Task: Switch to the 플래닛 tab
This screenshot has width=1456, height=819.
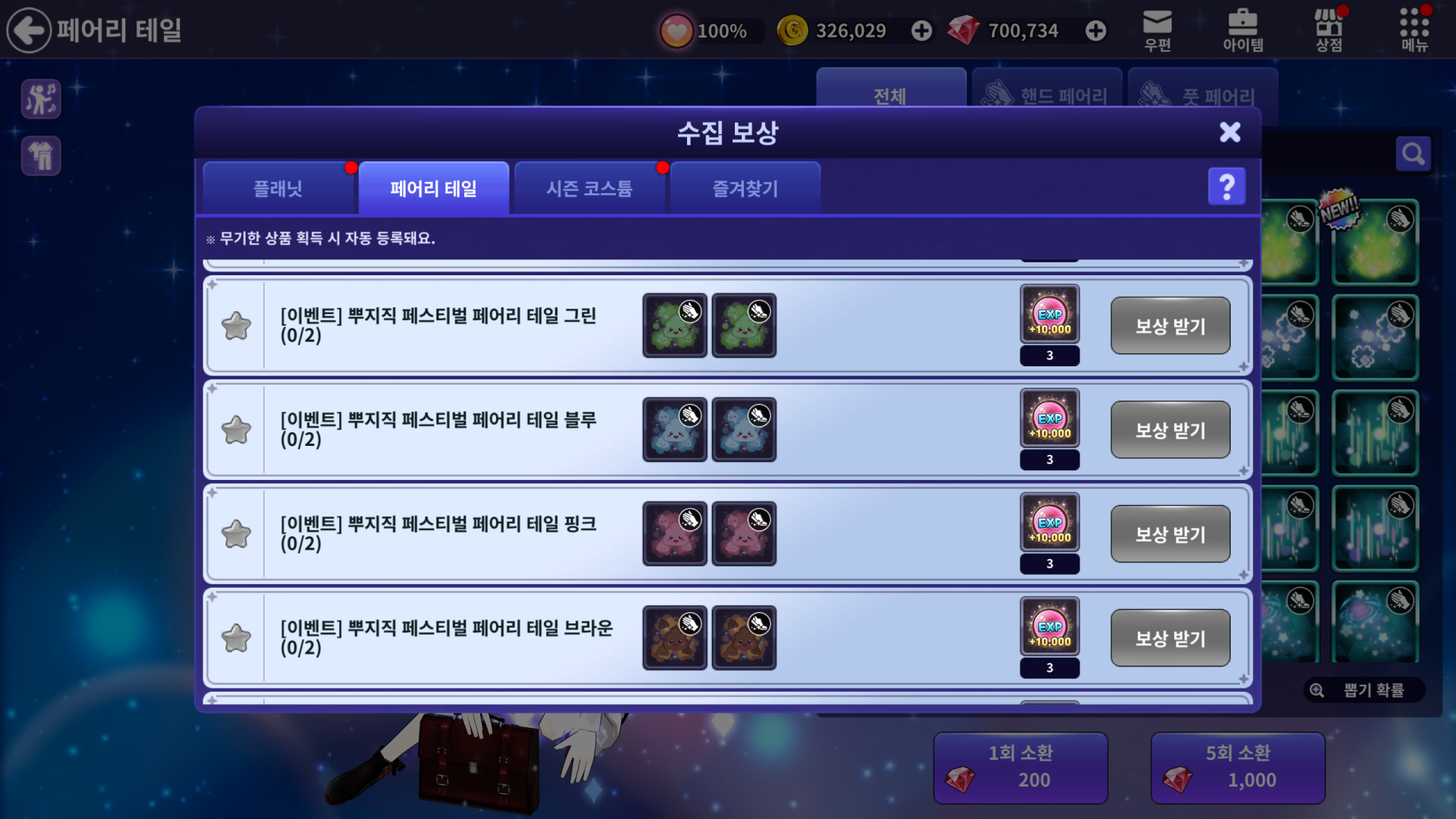Action: coord(278,188)
